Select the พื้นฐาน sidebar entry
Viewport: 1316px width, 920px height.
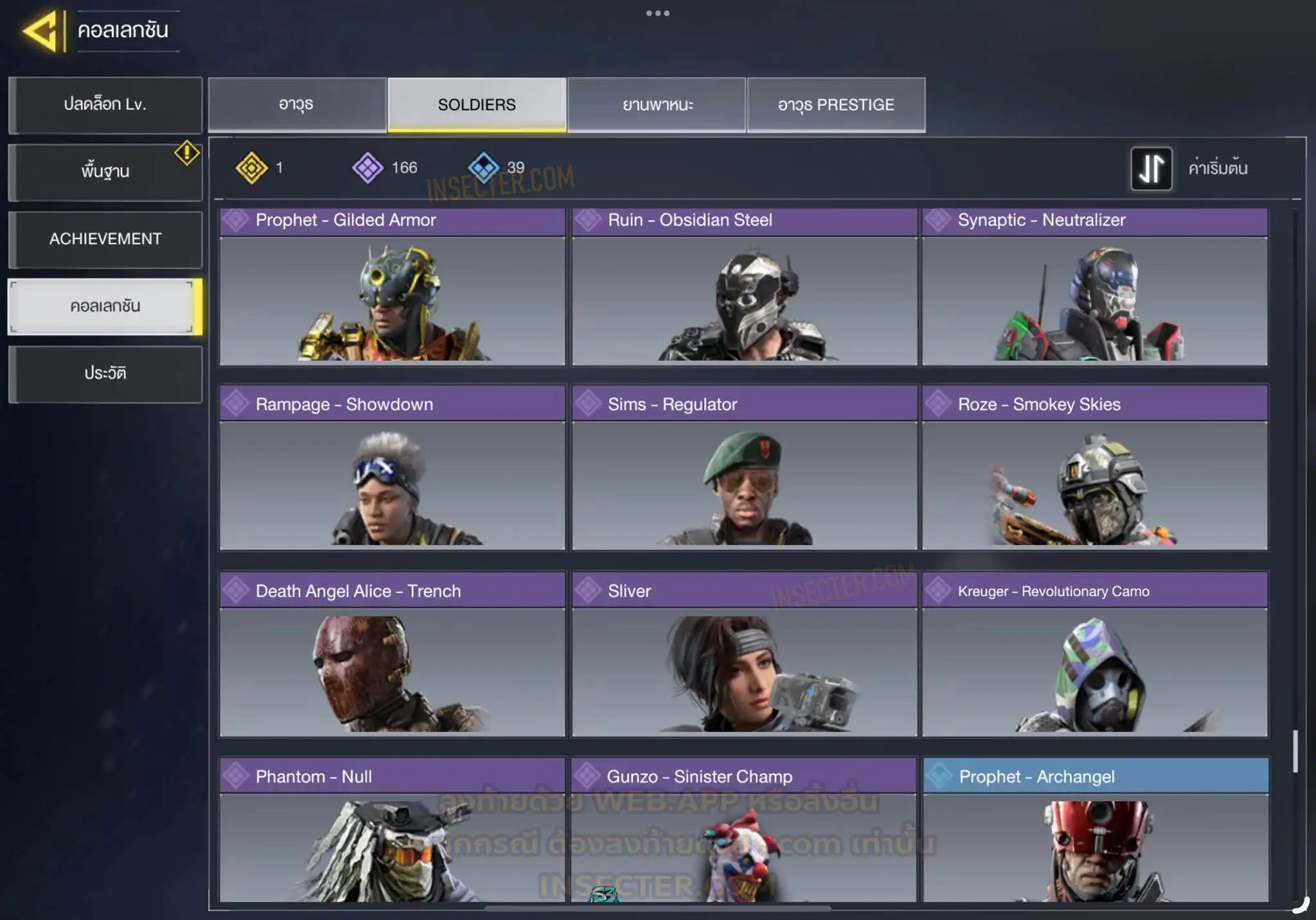click(x=105, y=172)
